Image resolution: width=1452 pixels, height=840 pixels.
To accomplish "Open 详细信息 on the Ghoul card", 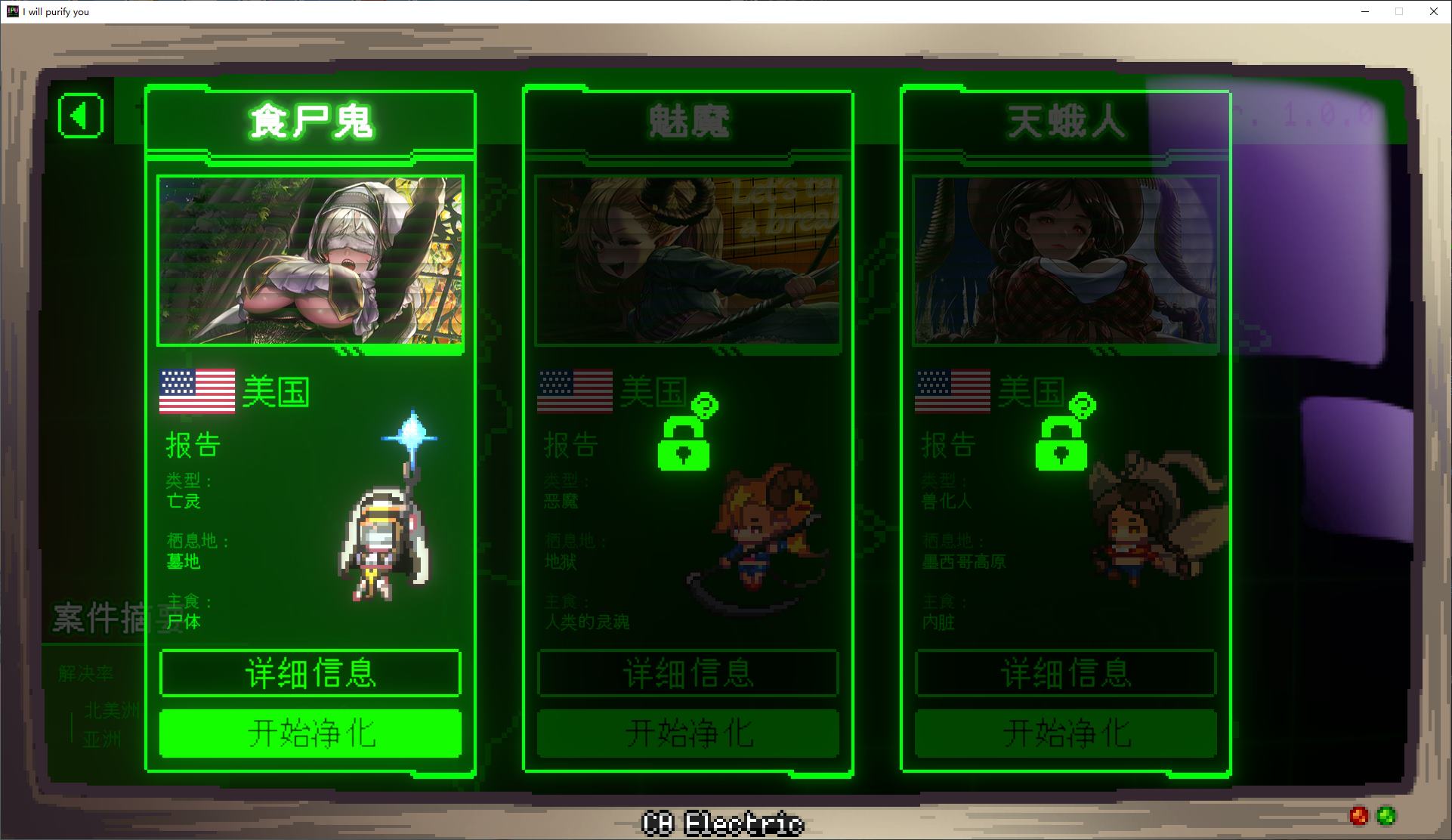I will click(310, 674).
